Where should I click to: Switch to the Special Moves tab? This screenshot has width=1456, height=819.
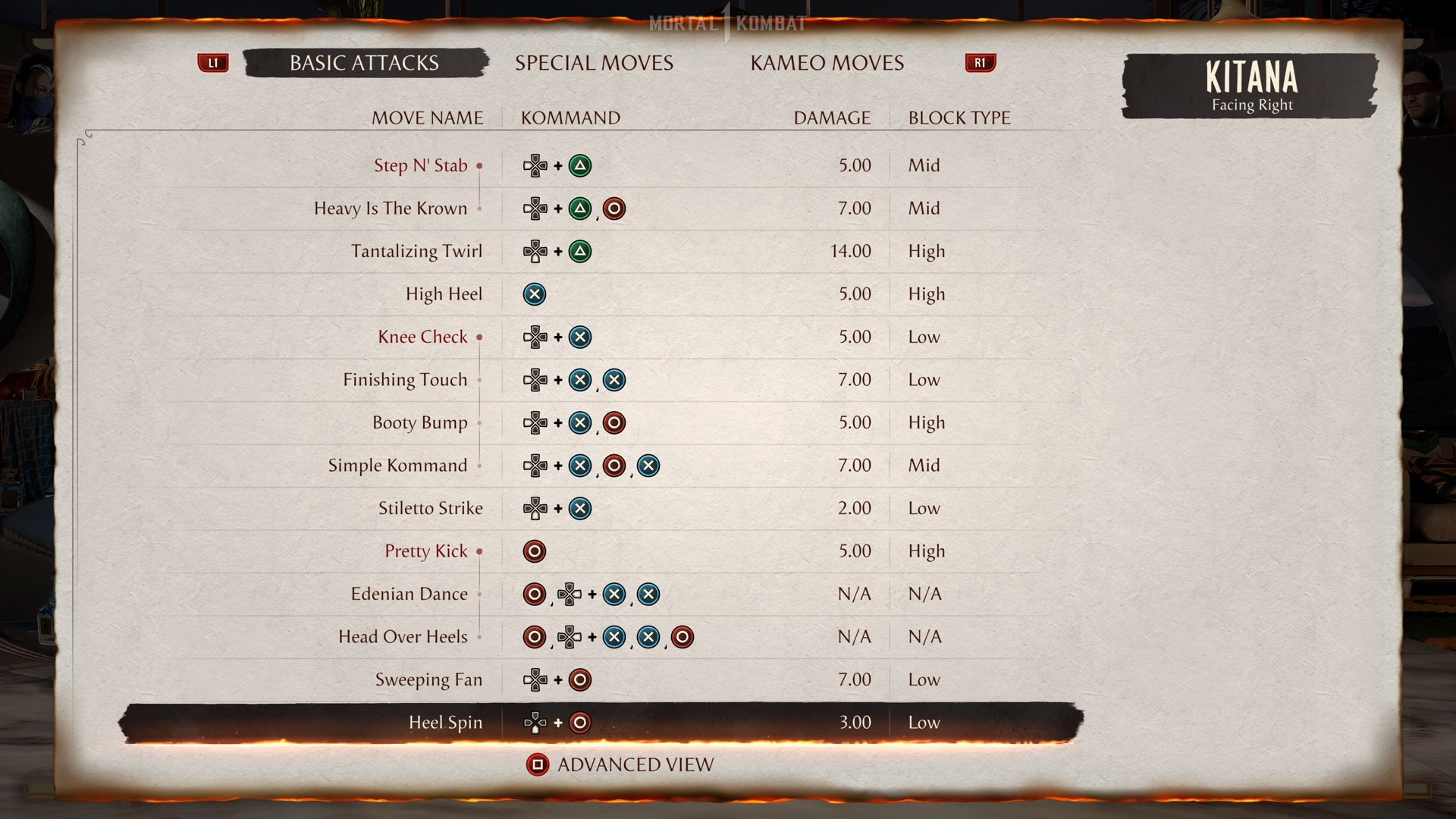point(595,63)
